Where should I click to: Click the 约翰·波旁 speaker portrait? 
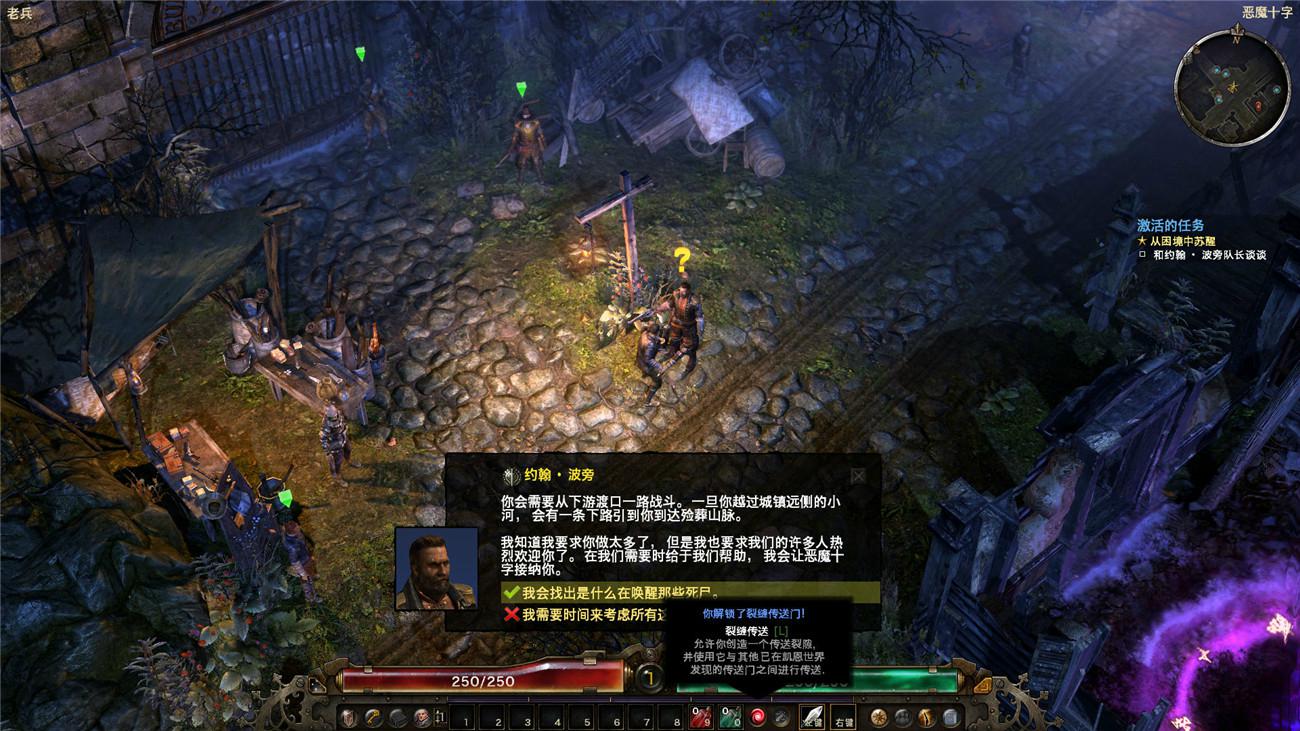click(436, 568)
